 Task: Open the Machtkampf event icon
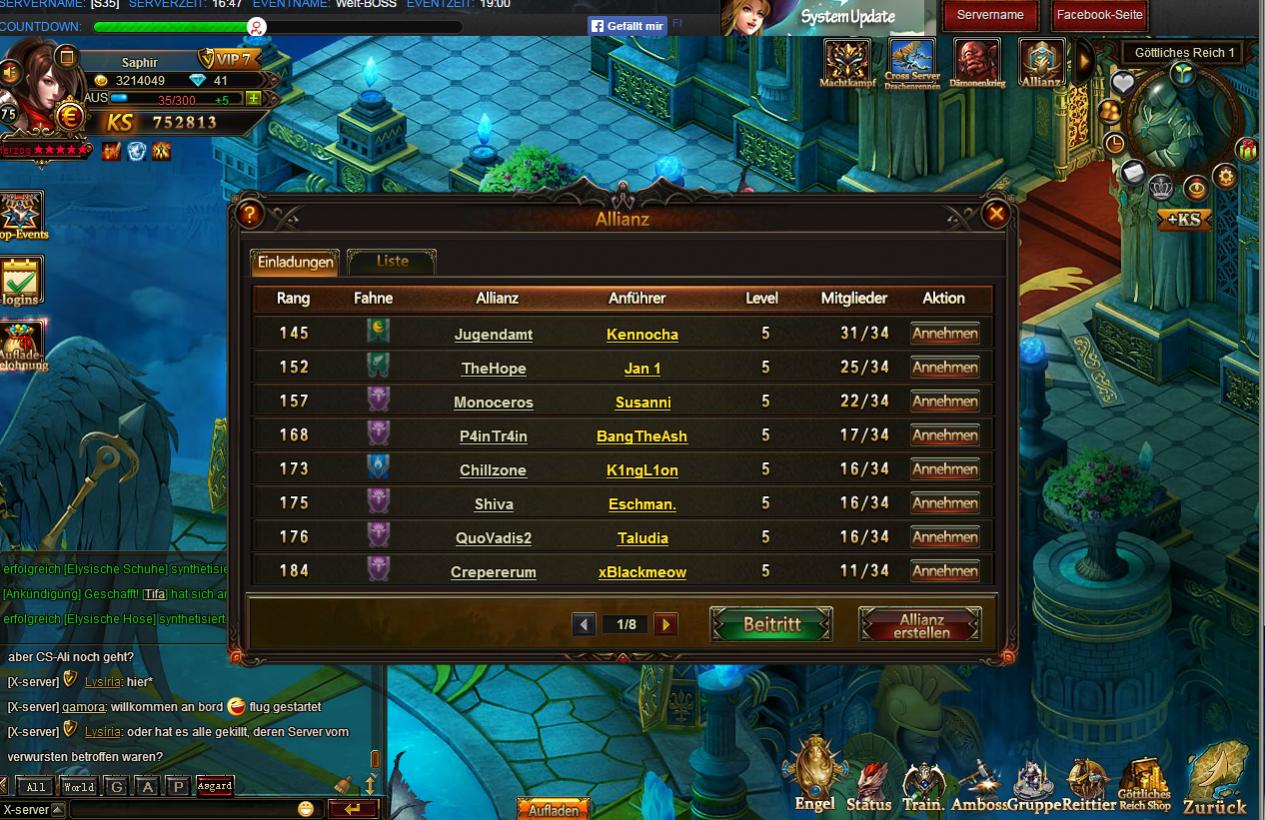tap(847, 62)
